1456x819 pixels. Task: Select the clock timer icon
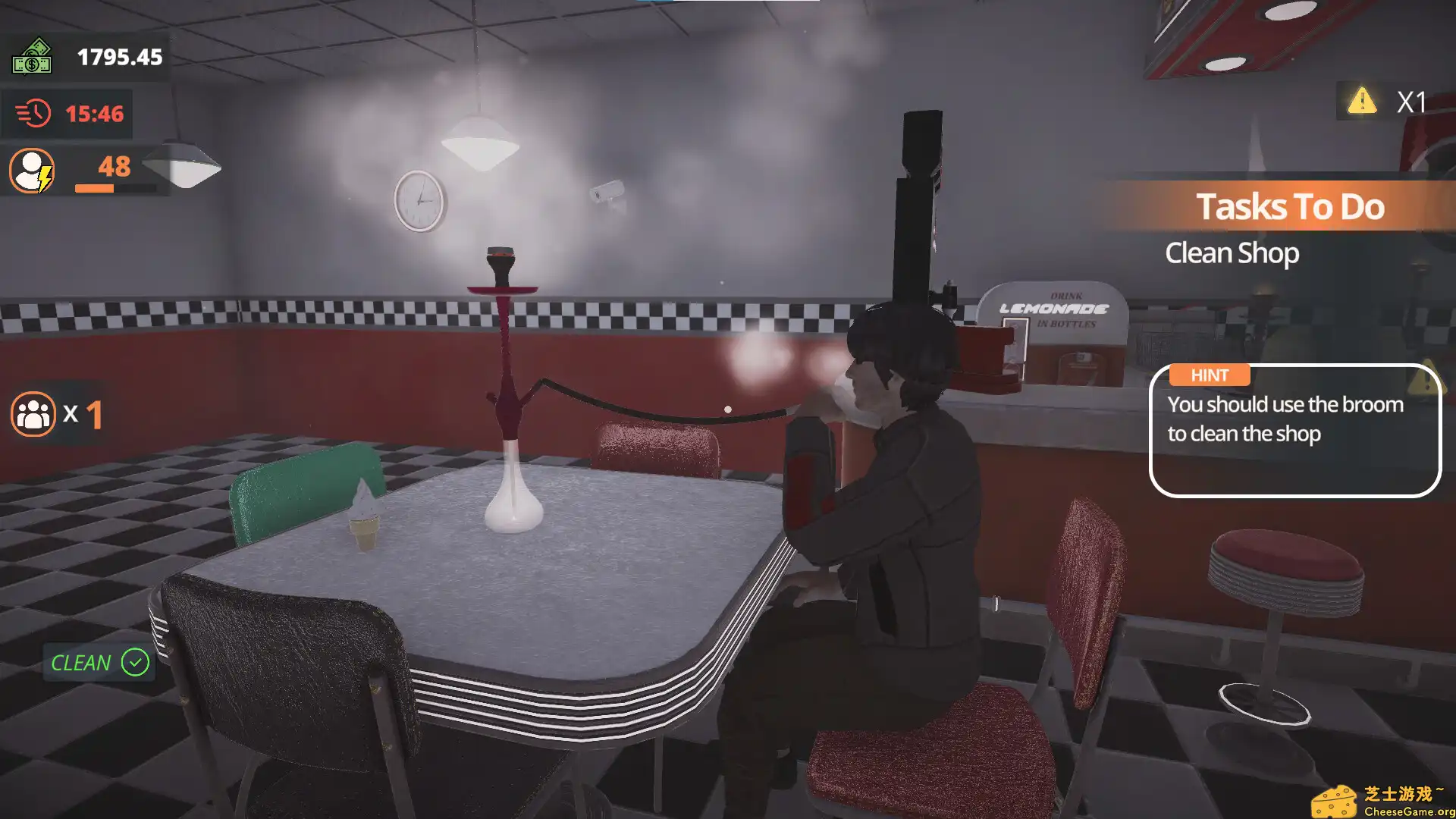click(32, 112)
